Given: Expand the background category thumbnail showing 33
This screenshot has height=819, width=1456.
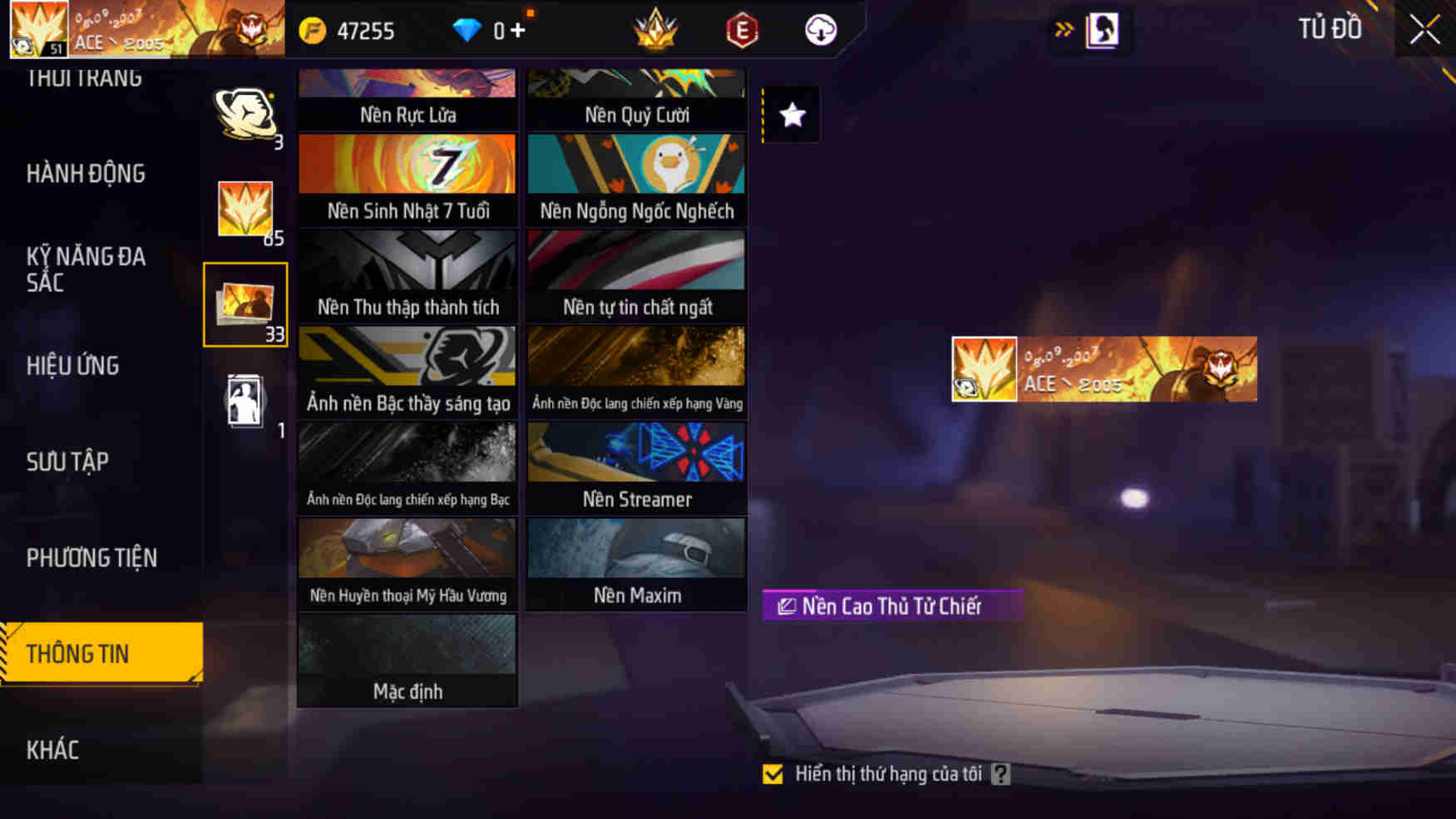Looking at the screenshot, I should point(245,302).
